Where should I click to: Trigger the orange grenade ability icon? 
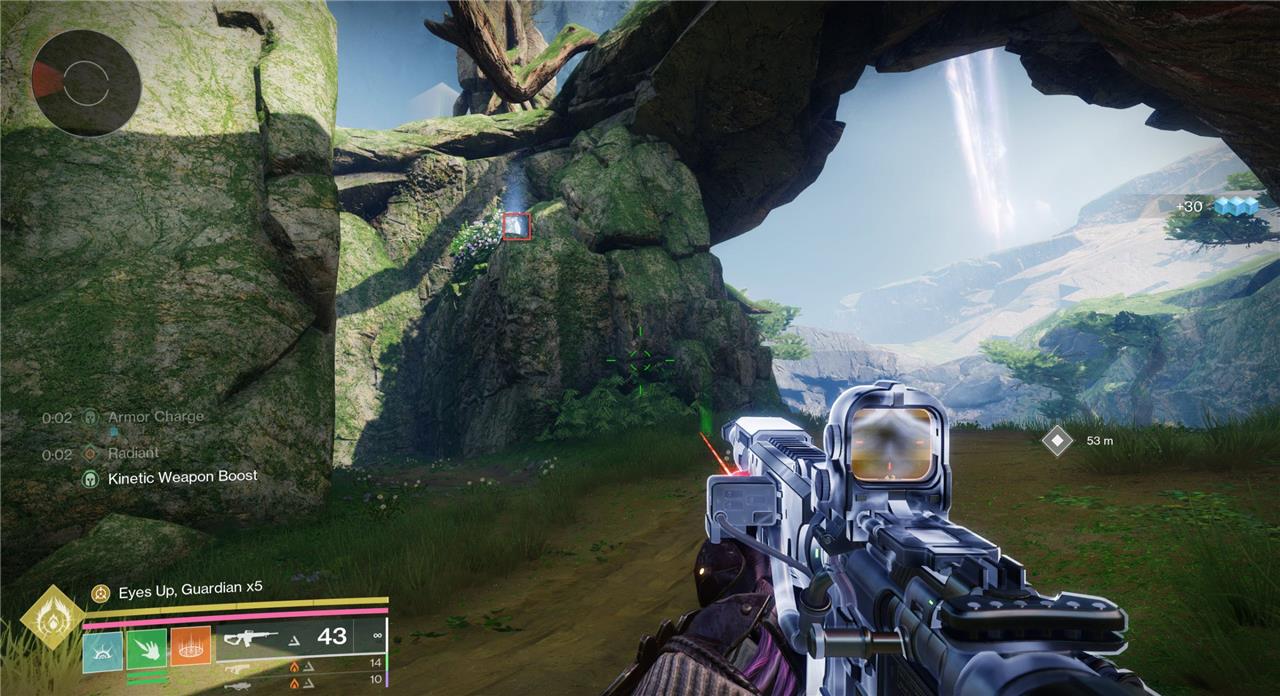point(190,647)
